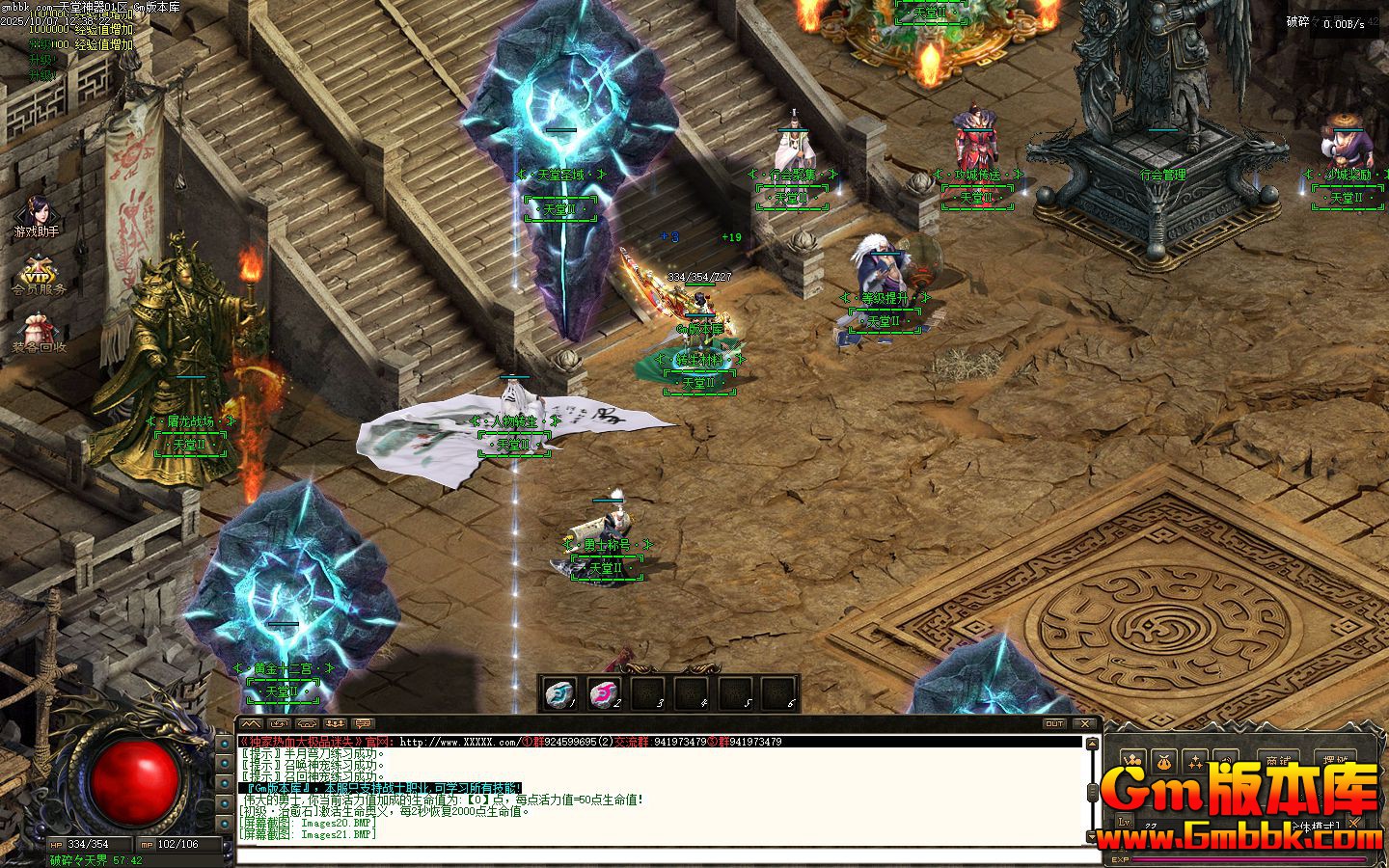Click the OUT button on the chat panel

tap(1054, 723)
